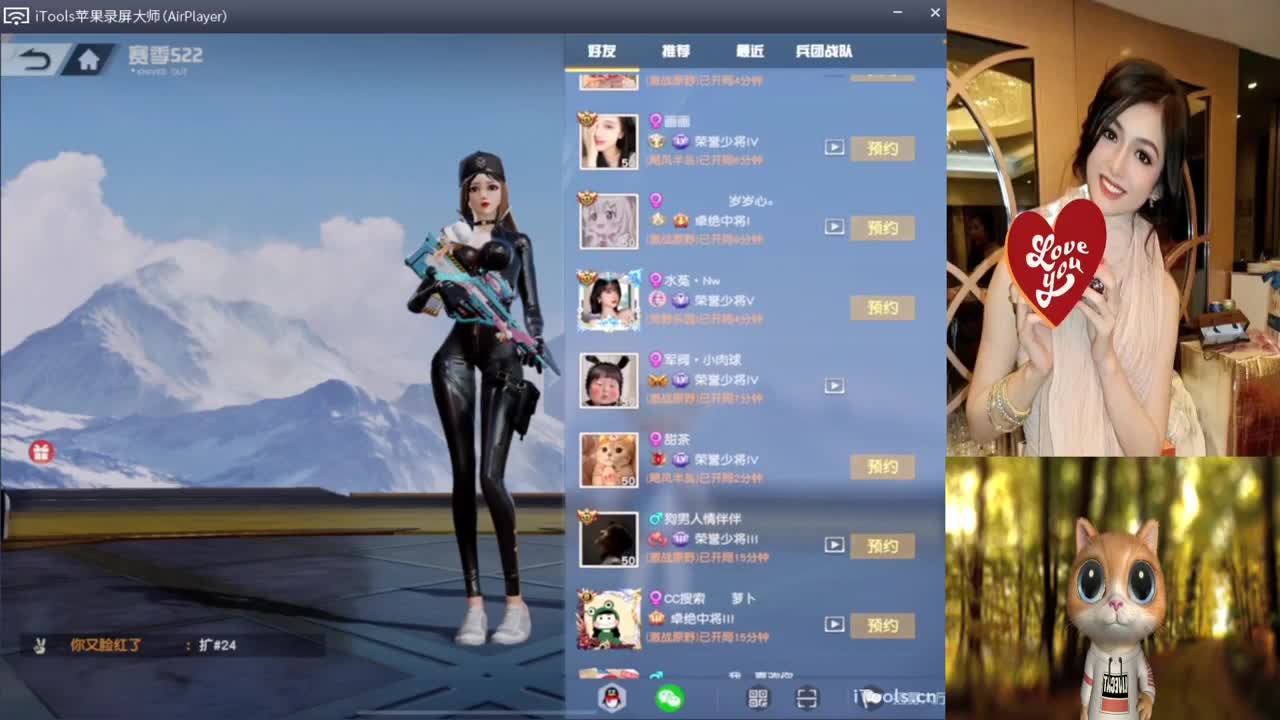
Task: Open the QQ penguin icon in the bottom bar
Action: pyautogui.click(x=611, y=698)
